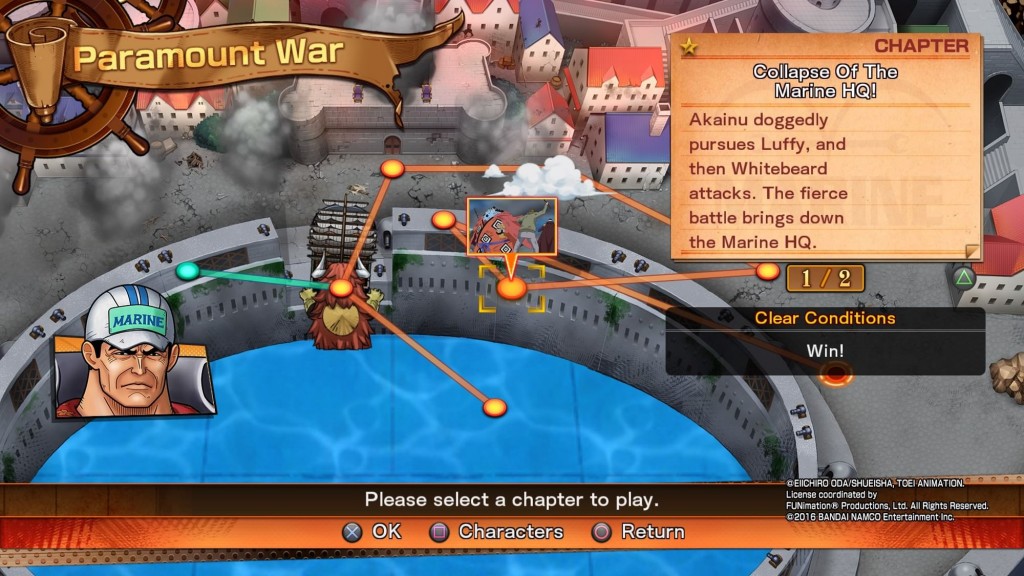Pick the chapter node on Whitebeard's ship
Viewport: 1024px width, 576px height.
pyautogui.click(x=341, y=289)
